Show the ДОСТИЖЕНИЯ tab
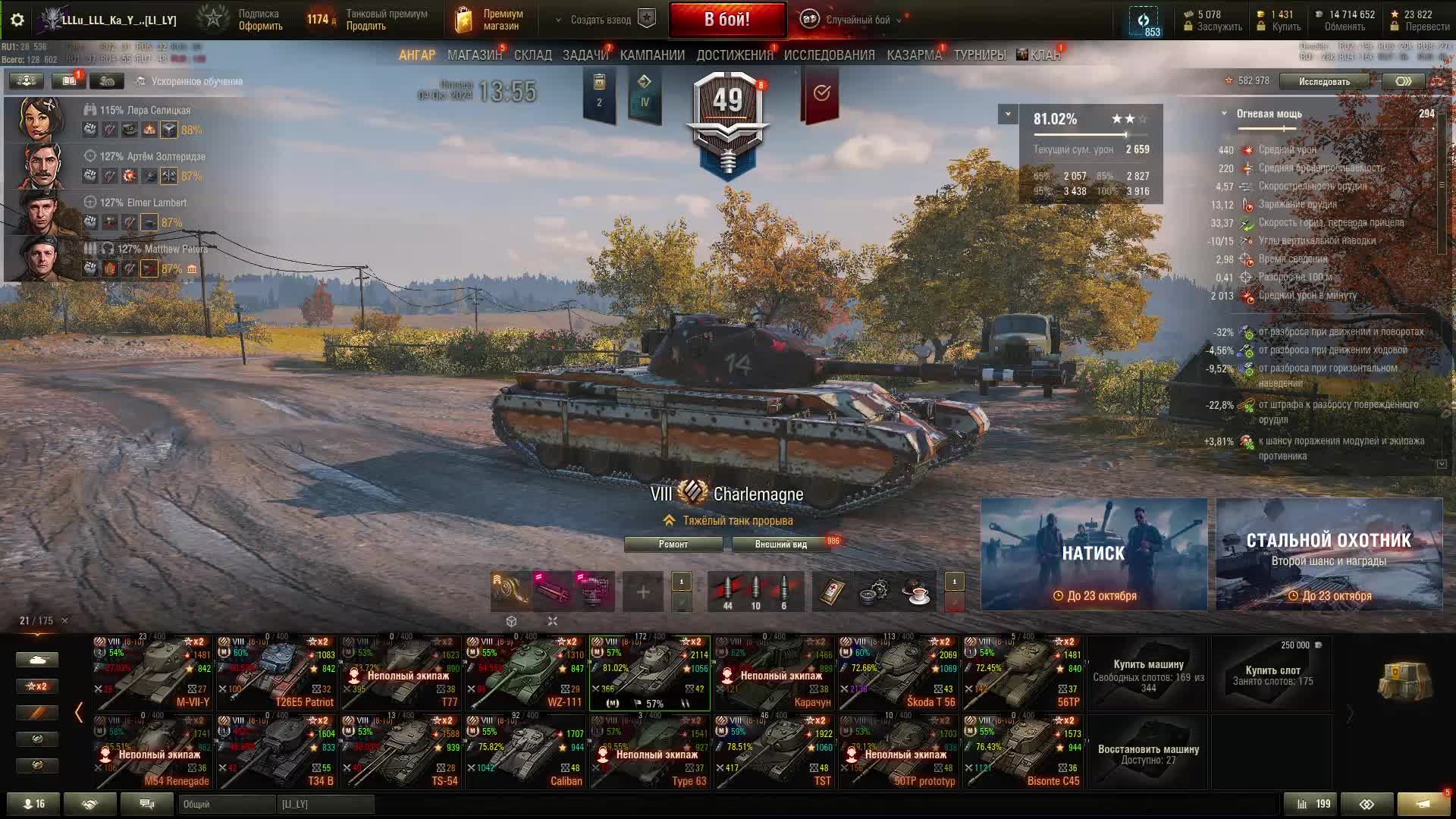Screen dimensions: 1456x819 tap(734, 55)
